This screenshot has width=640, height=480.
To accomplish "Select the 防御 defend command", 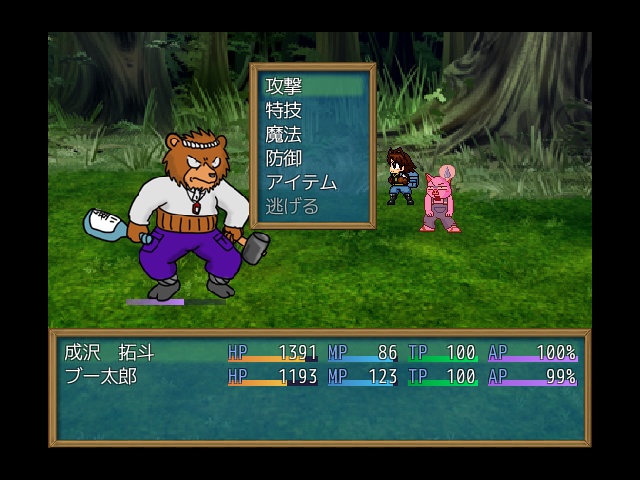I will click(312, 159).
